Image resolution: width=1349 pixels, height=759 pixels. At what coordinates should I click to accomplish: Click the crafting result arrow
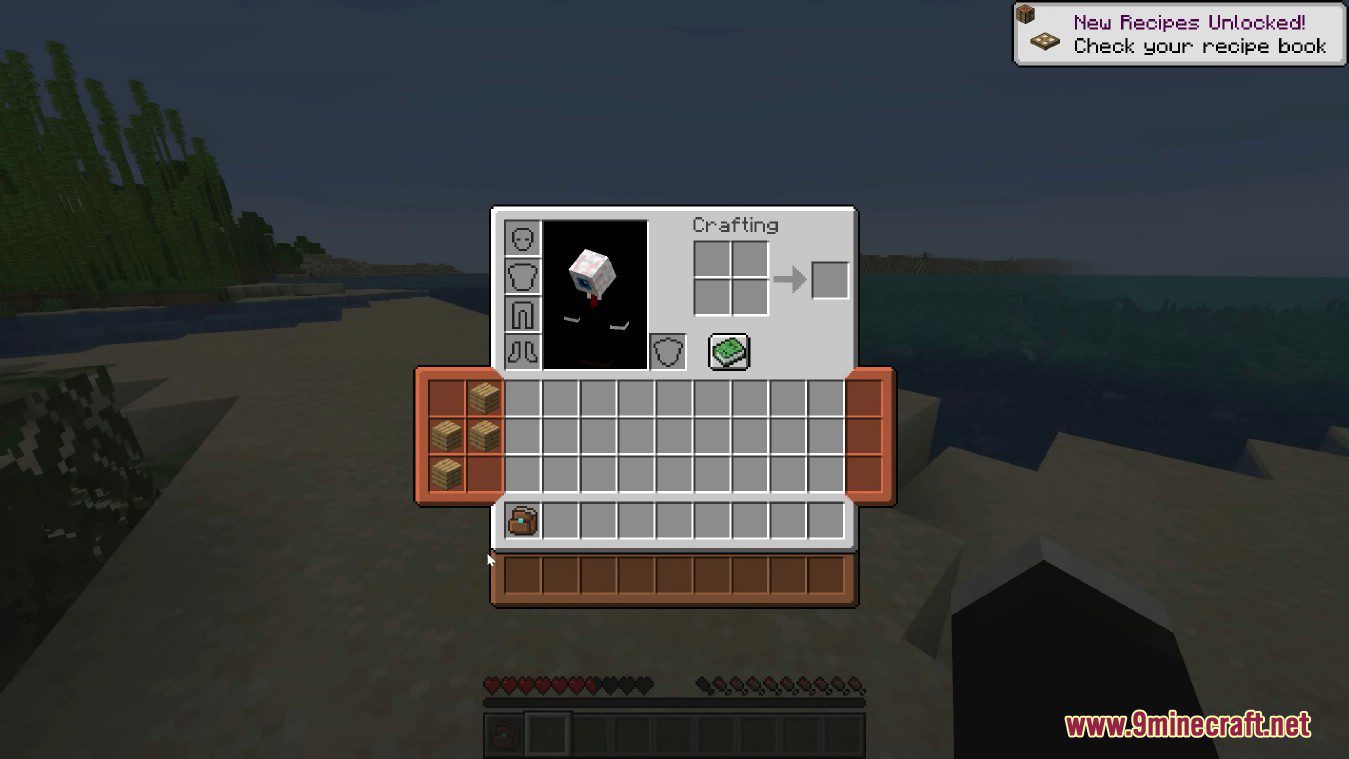(x=791, y=280)
